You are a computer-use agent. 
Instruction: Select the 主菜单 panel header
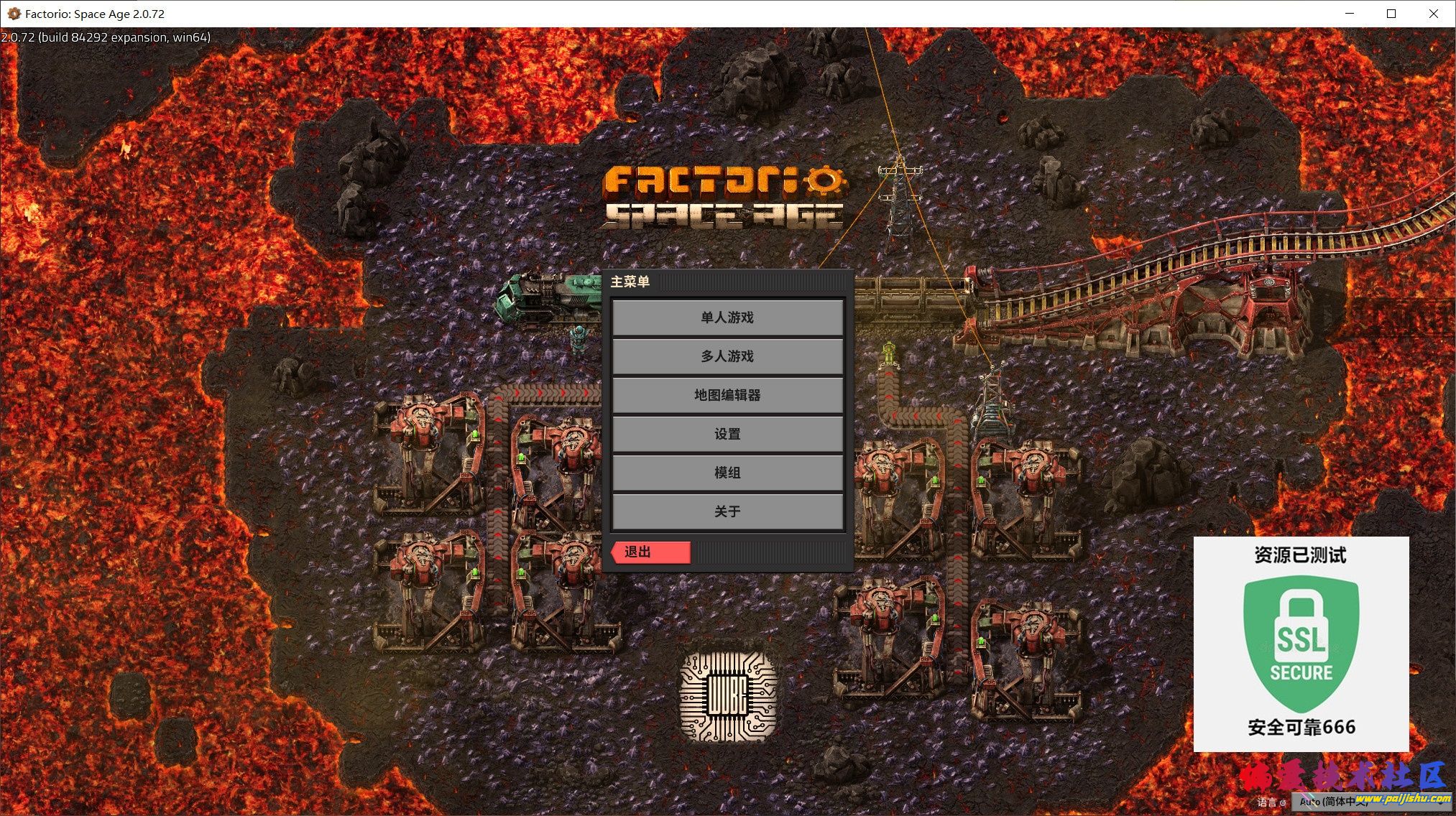click(x=629, y=282)
